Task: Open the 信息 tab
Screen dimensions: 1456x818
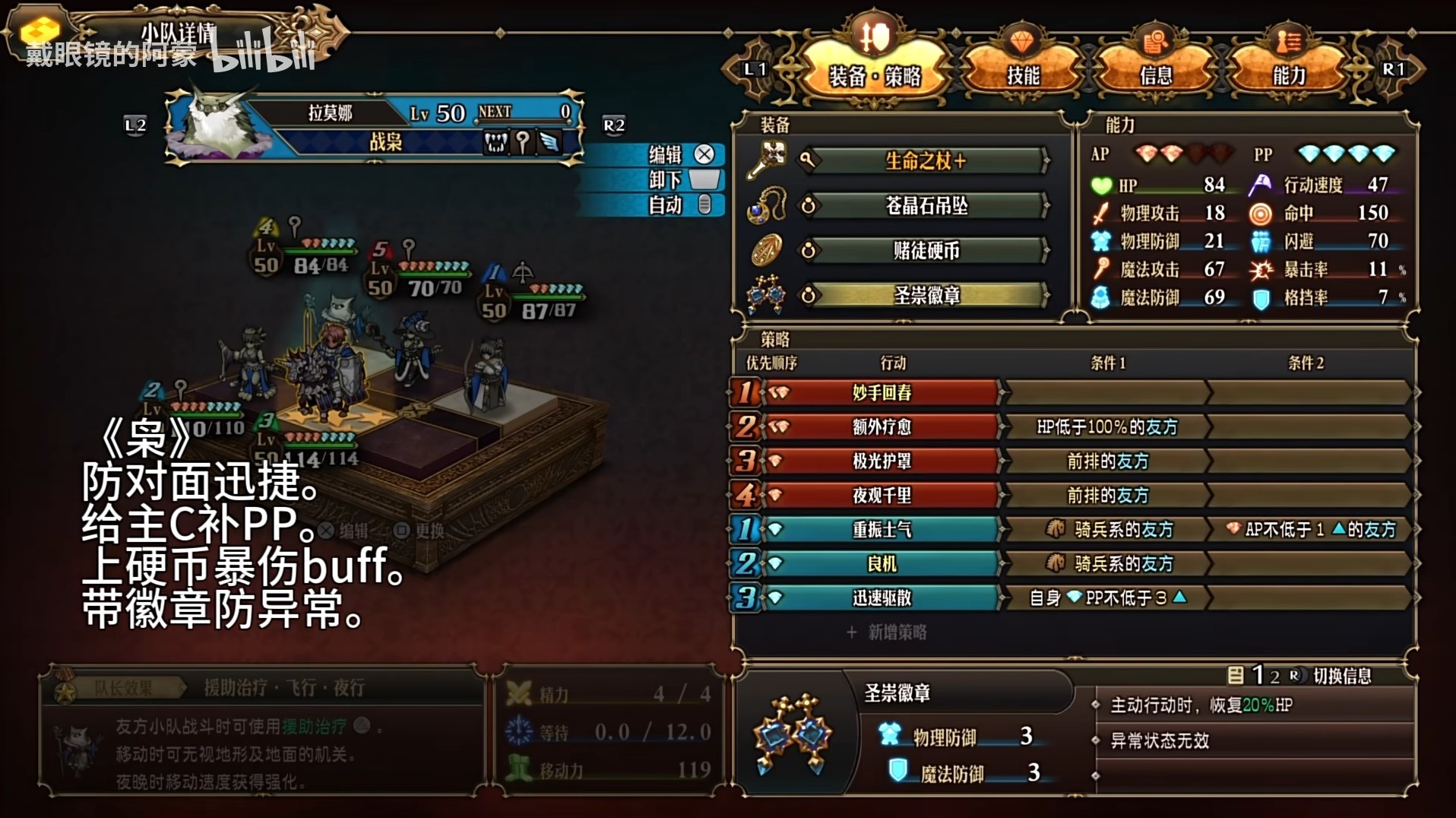Action: click(x=1157, y=74)
